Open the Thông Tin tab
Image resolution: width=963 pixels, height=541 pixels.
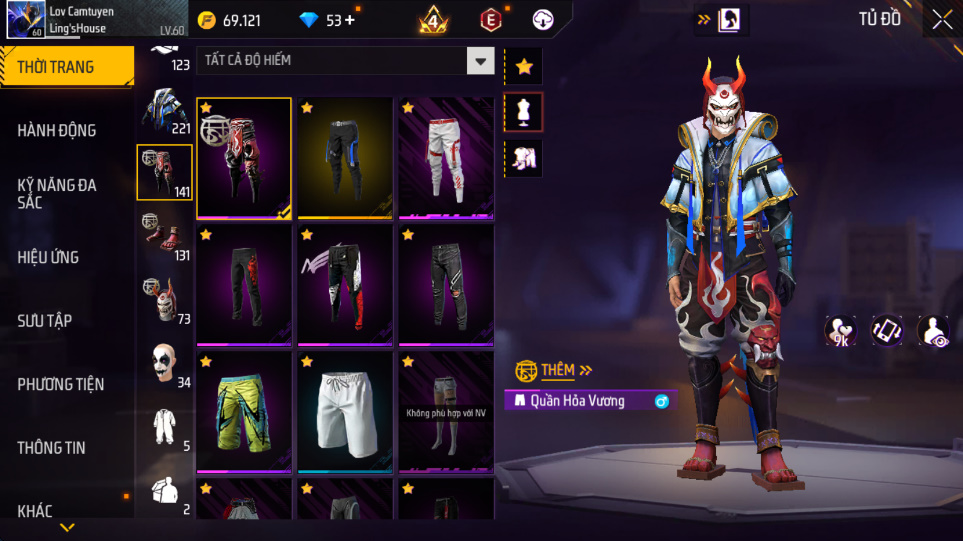pos(51,447)
